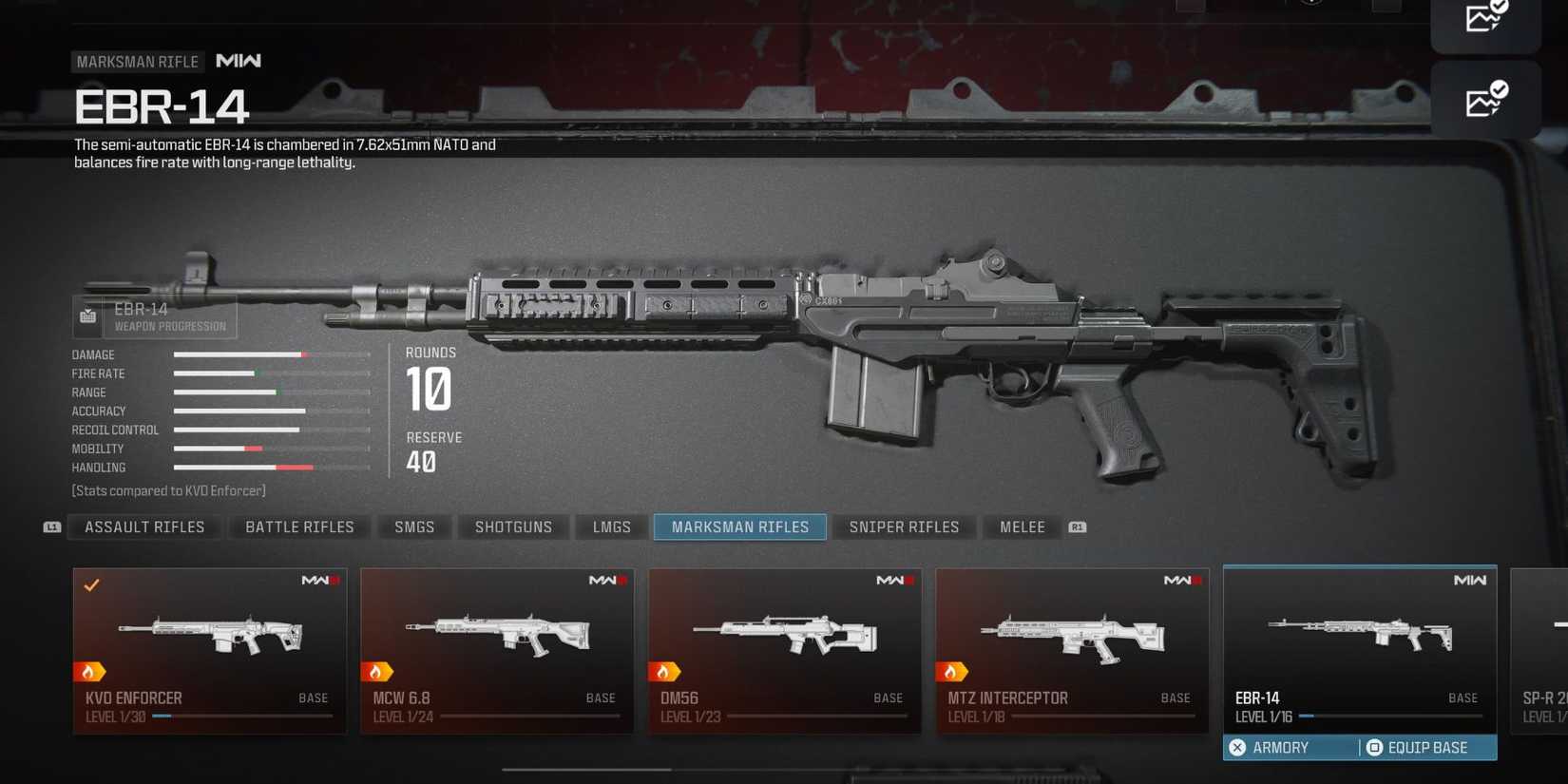The width and height of the screenshot is (1568, 784).
Task: Switch to the Shotguns tab
Action: point(513,526)
